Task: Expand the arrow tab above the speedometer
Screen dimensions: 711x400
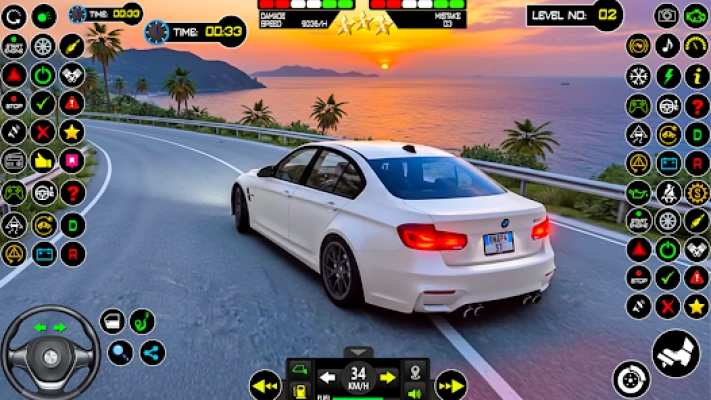Action: (x=357, y=352)
